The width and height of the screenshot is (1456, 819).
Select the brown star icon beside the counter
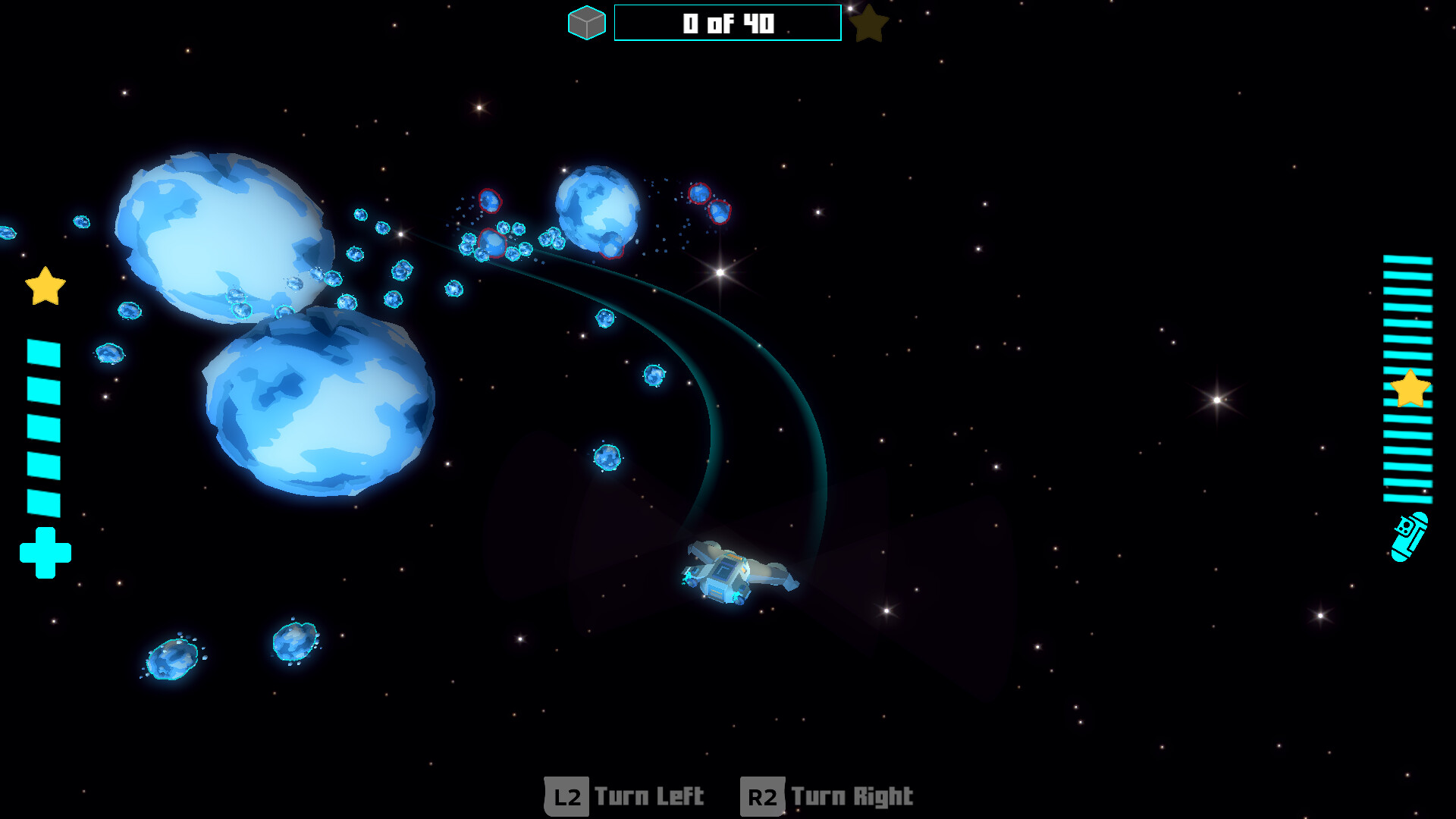pos(871,24)
